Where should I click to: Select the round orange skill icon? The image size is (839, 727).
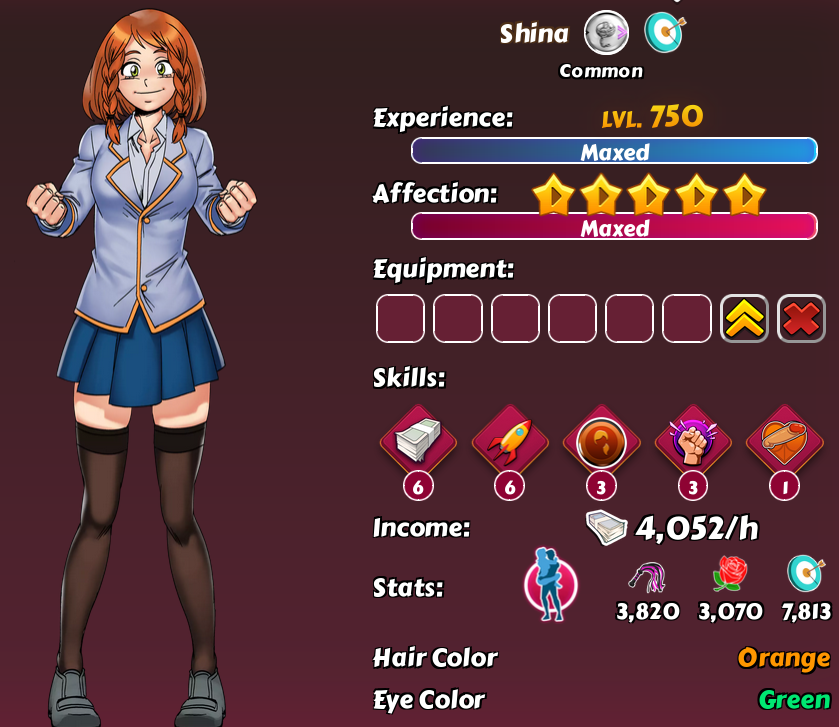601,442
